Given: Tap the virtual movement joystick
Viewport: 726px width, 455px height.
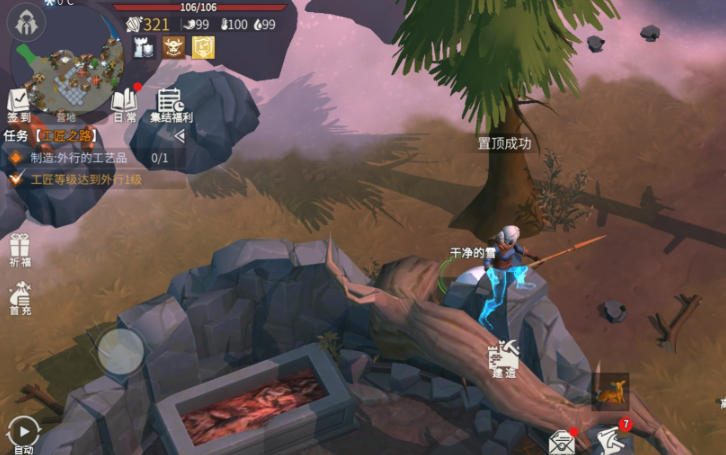Looking at the screenshot, I should pyautogui.click(x=121, y=352).
